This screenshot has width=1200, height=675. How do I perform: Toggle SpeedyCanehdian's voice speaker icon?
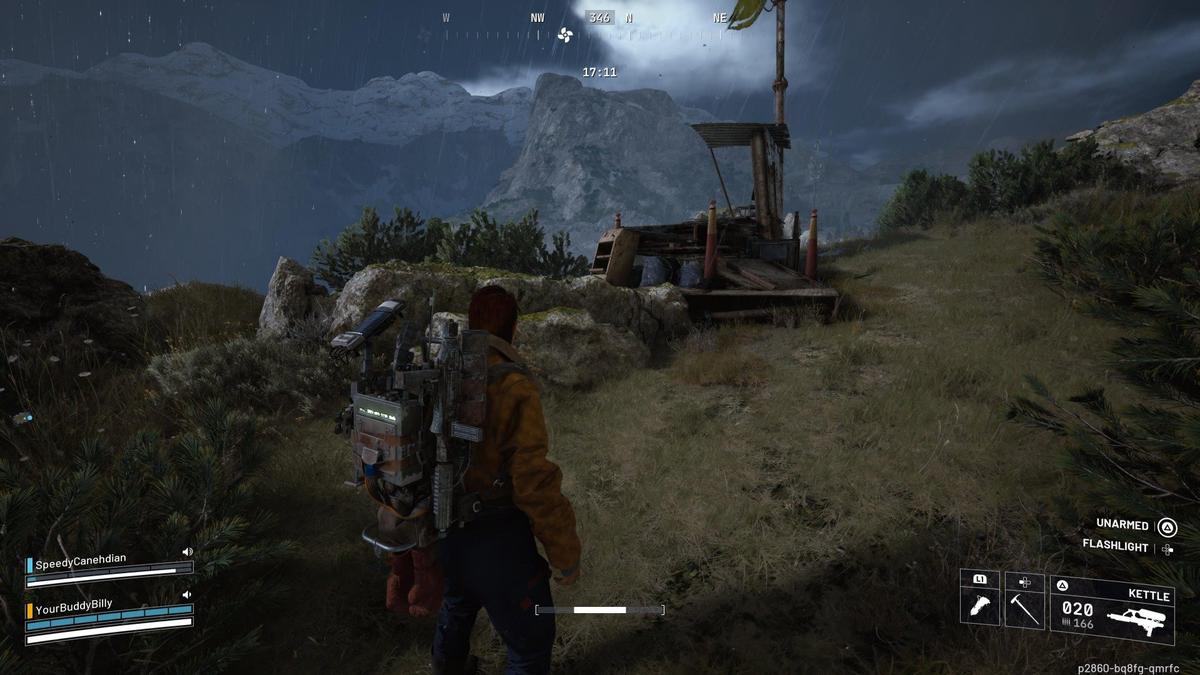point(187,551)
